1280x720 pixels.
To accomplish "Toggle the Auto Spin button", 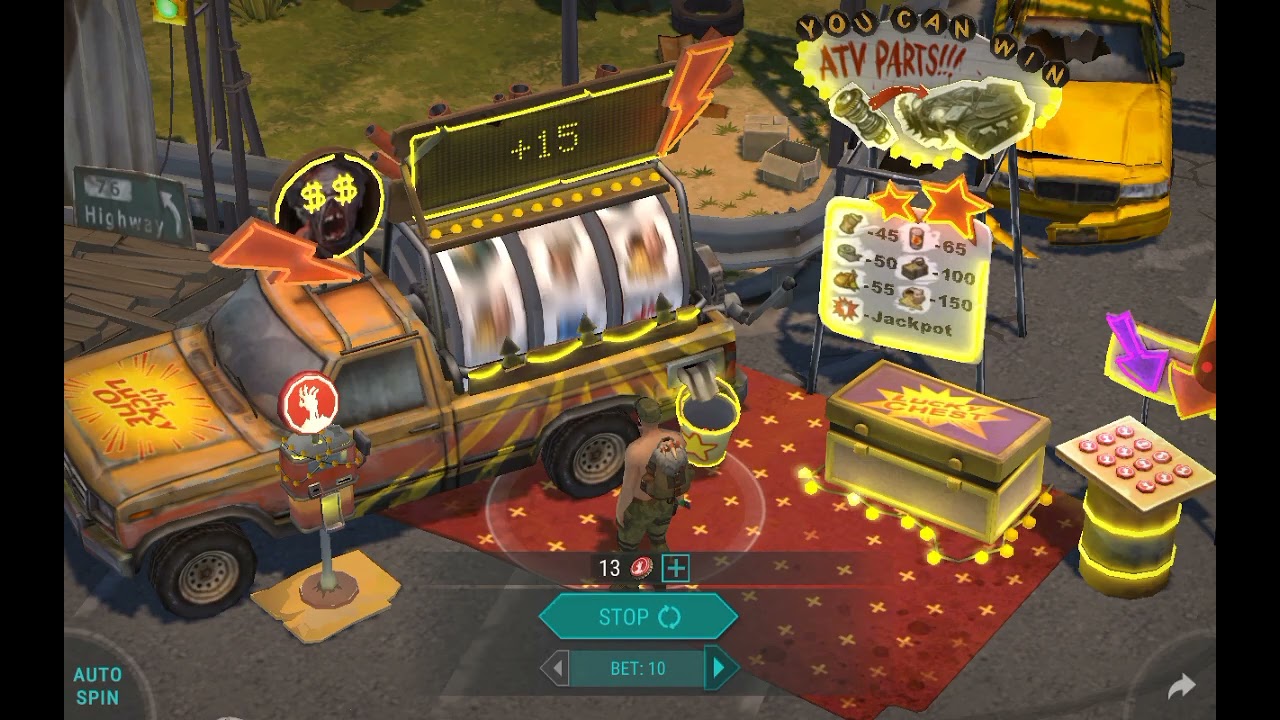I will 98,686.
